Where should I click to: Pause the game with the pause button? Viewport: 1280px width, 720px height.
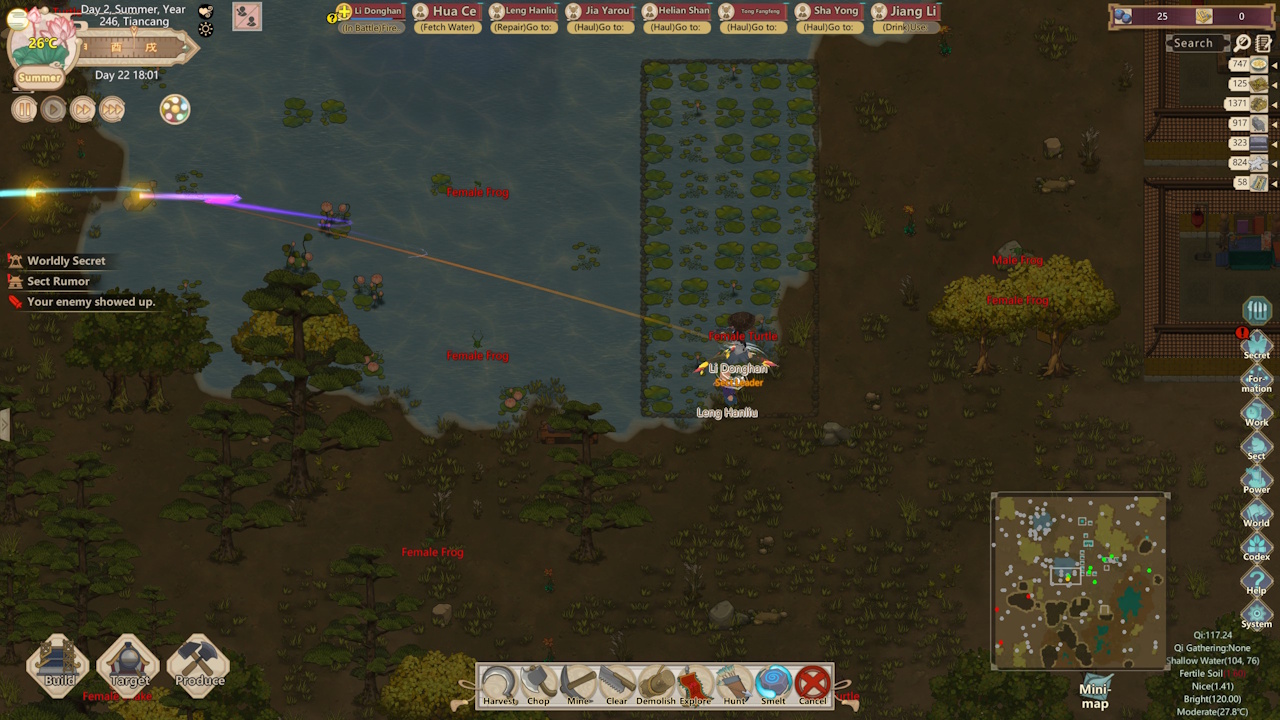click(24, 109)
